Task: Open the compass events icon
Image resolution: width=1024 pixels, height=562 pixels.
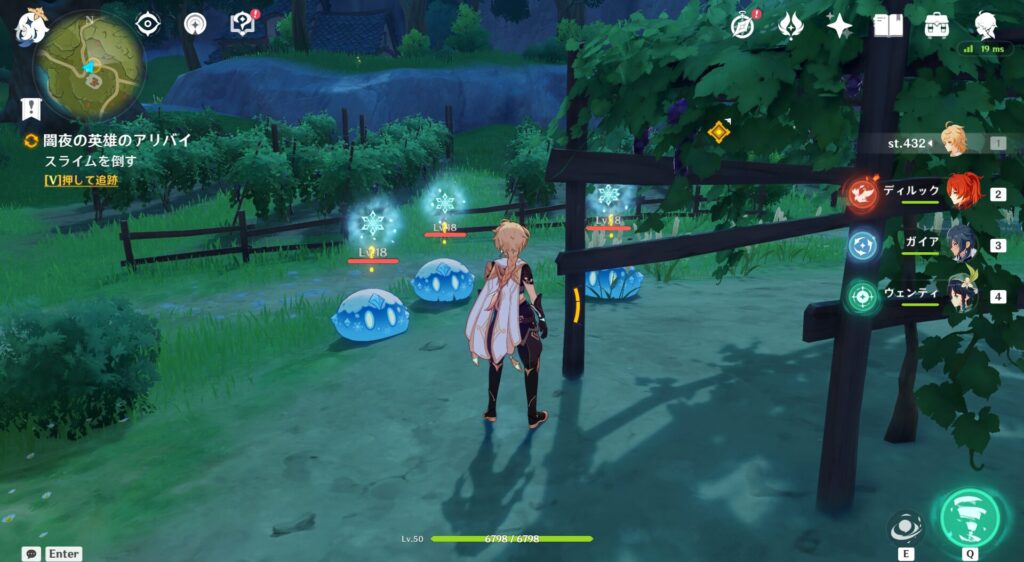Action: point(743,26)
